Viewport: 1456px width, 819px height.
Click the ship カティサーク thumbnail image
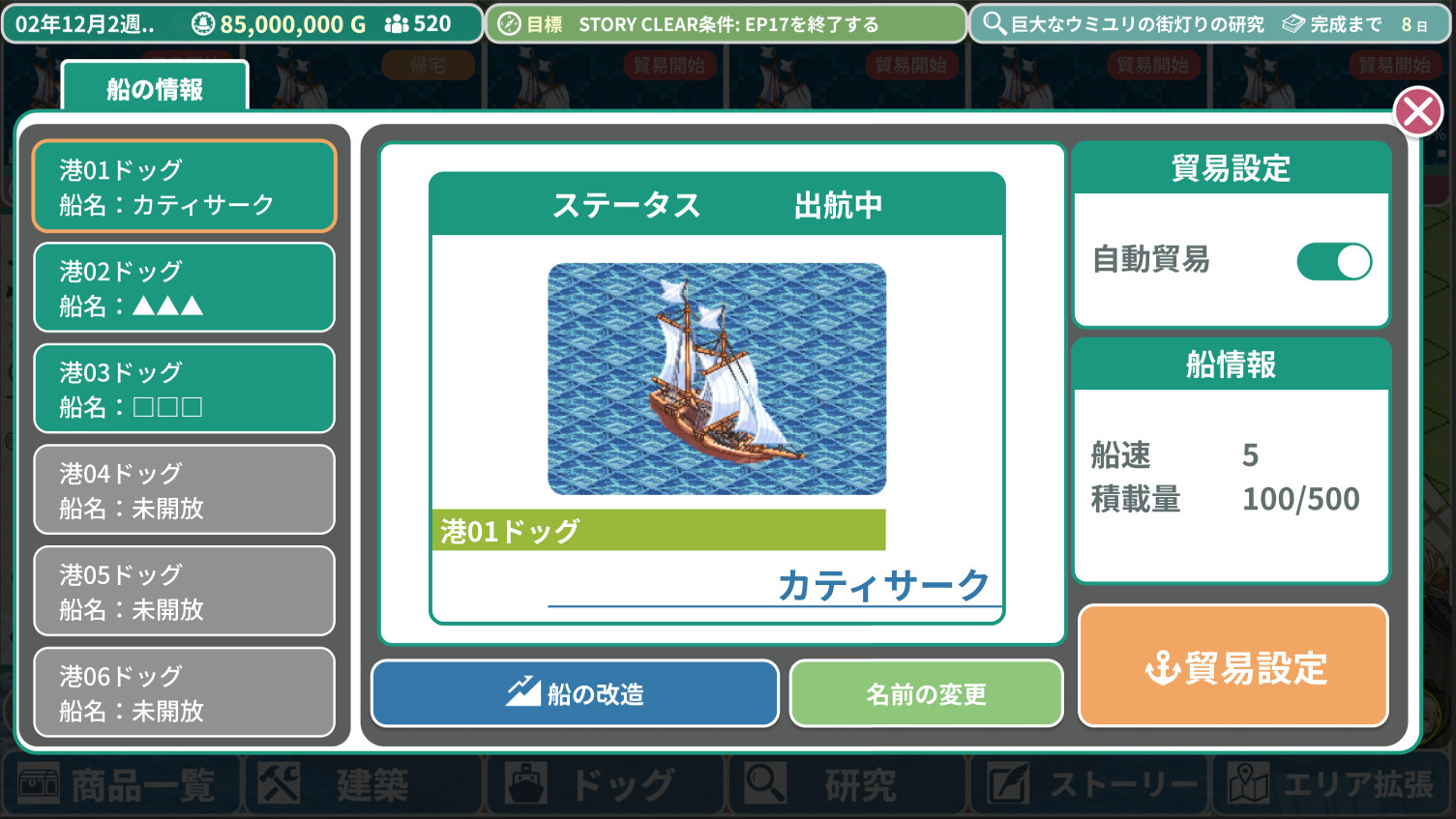(716, 377)
